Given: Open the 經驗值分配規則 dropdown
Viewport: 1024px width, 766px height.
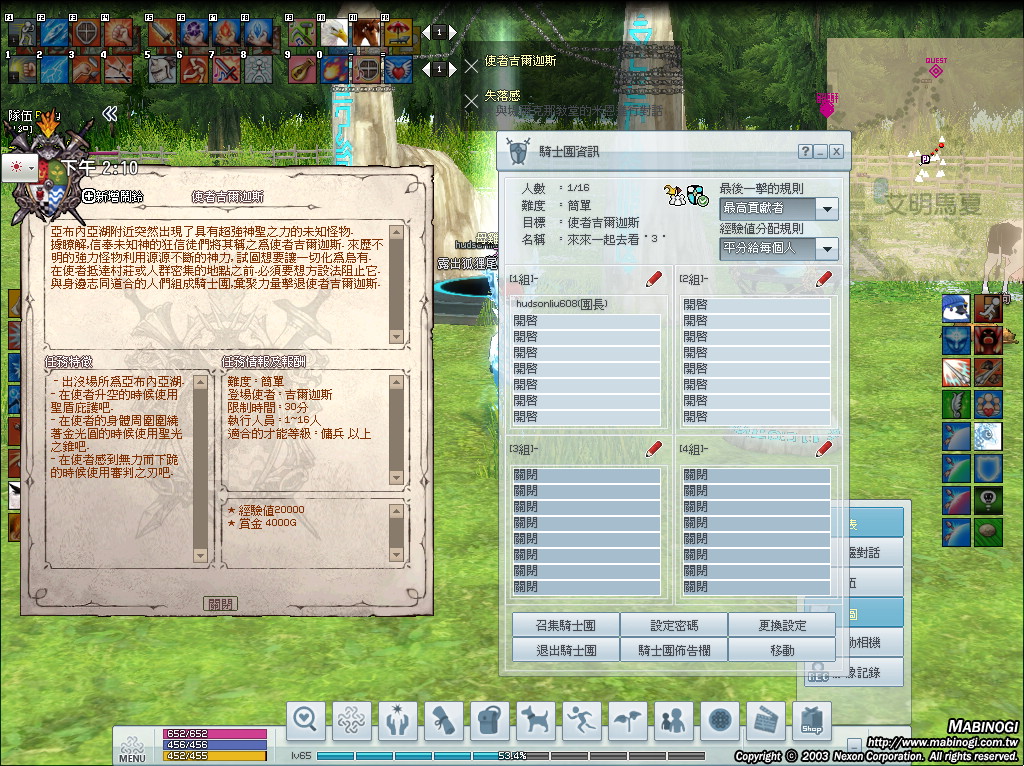Looking at the screenshot, I should [826, 248].
